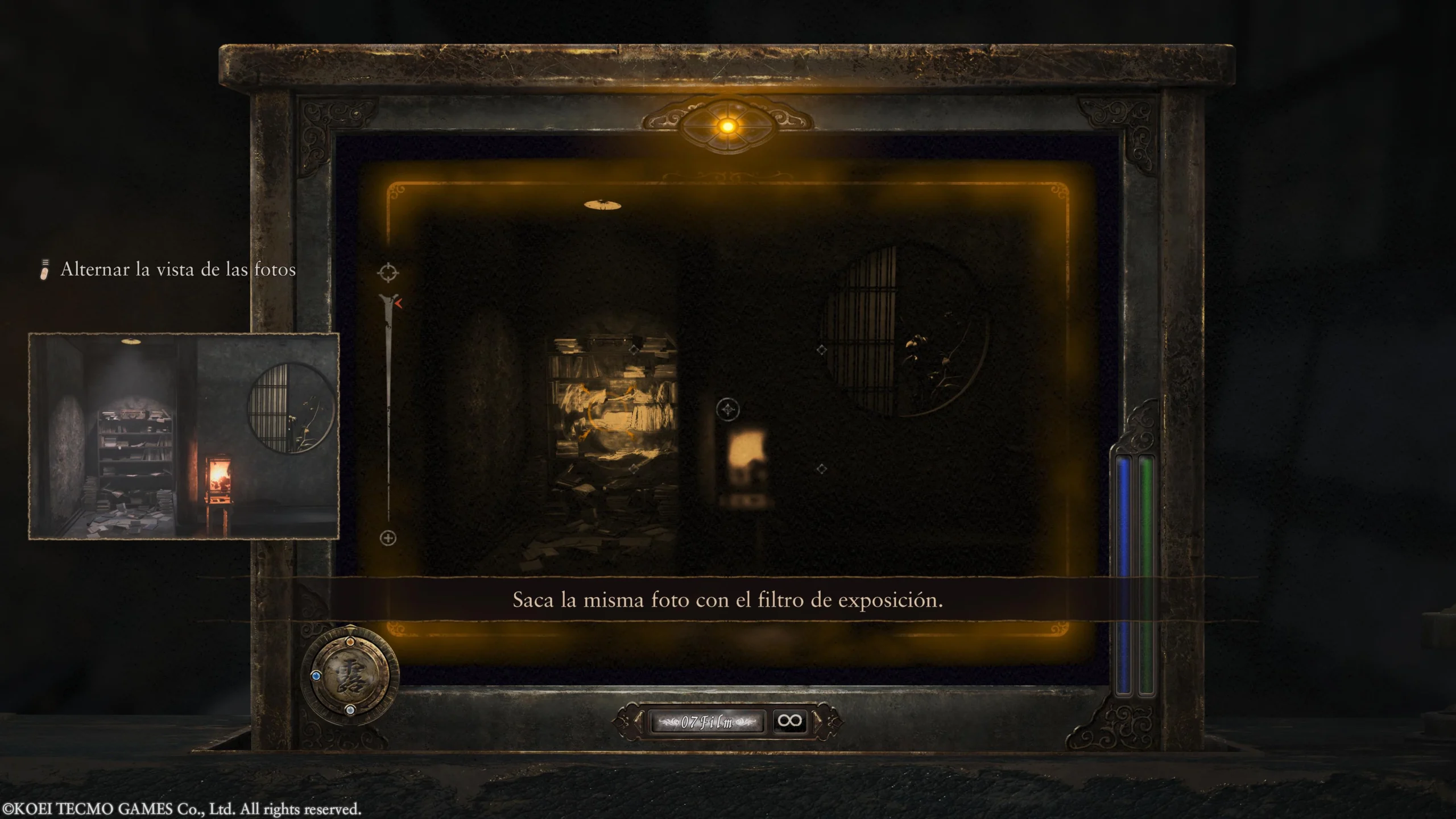This screenshot has width=1456, height=819.
Task: Adjust the vertical zoom gauge
Action: [x=389, y=409]
